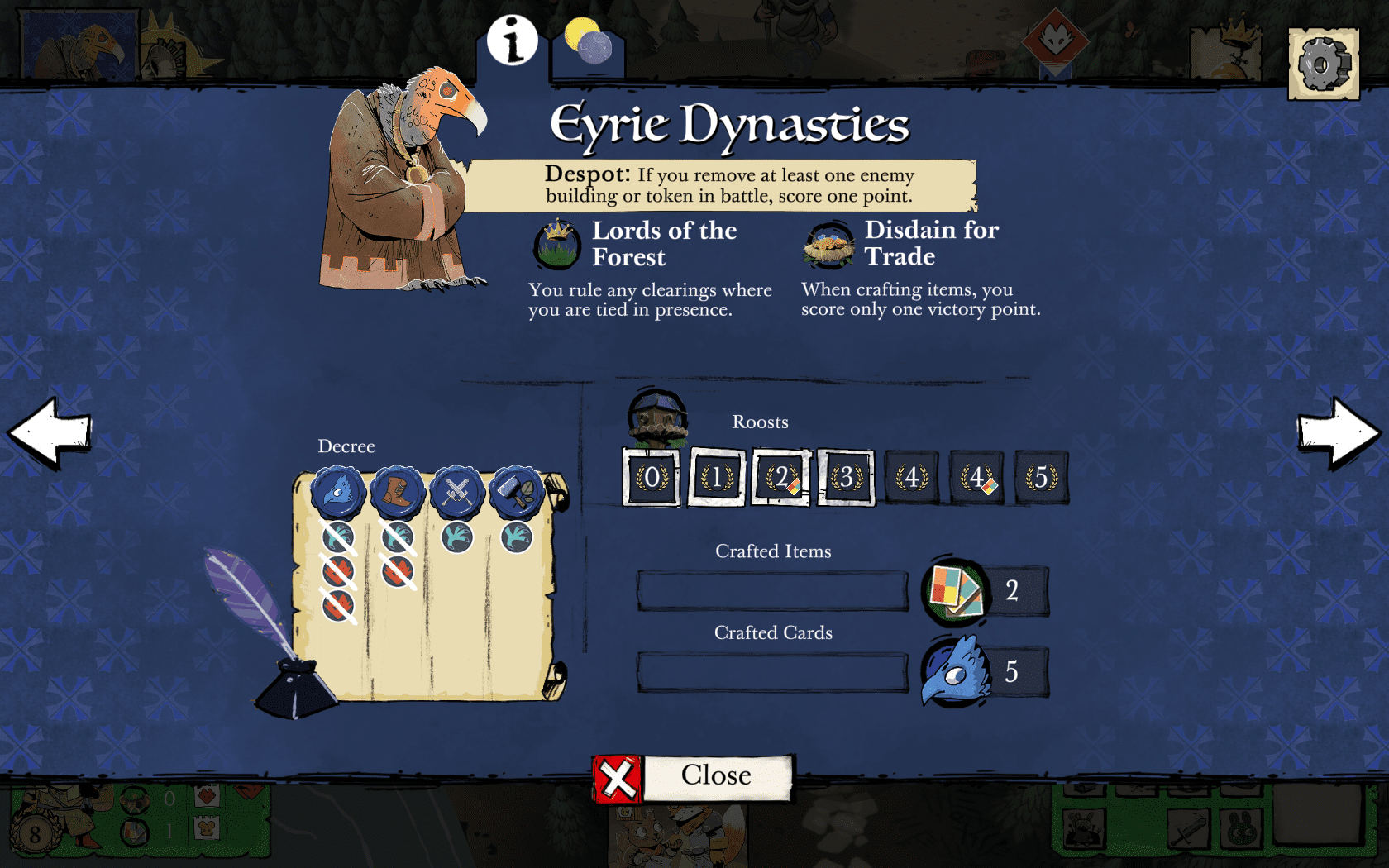Viewport: 1389px width, 868px height.
Task: Inspect the Lords of the Forest trait icon
Action: 557,245
